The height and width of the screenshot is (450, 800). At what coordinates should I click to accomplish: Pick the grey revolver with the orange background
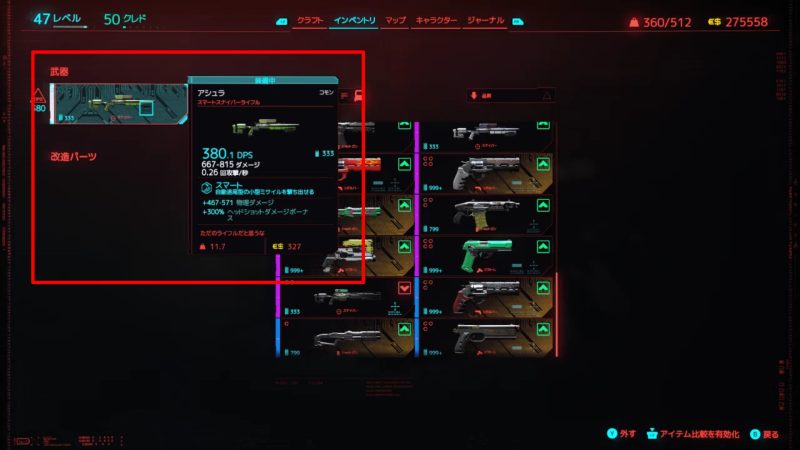[484, 173]
